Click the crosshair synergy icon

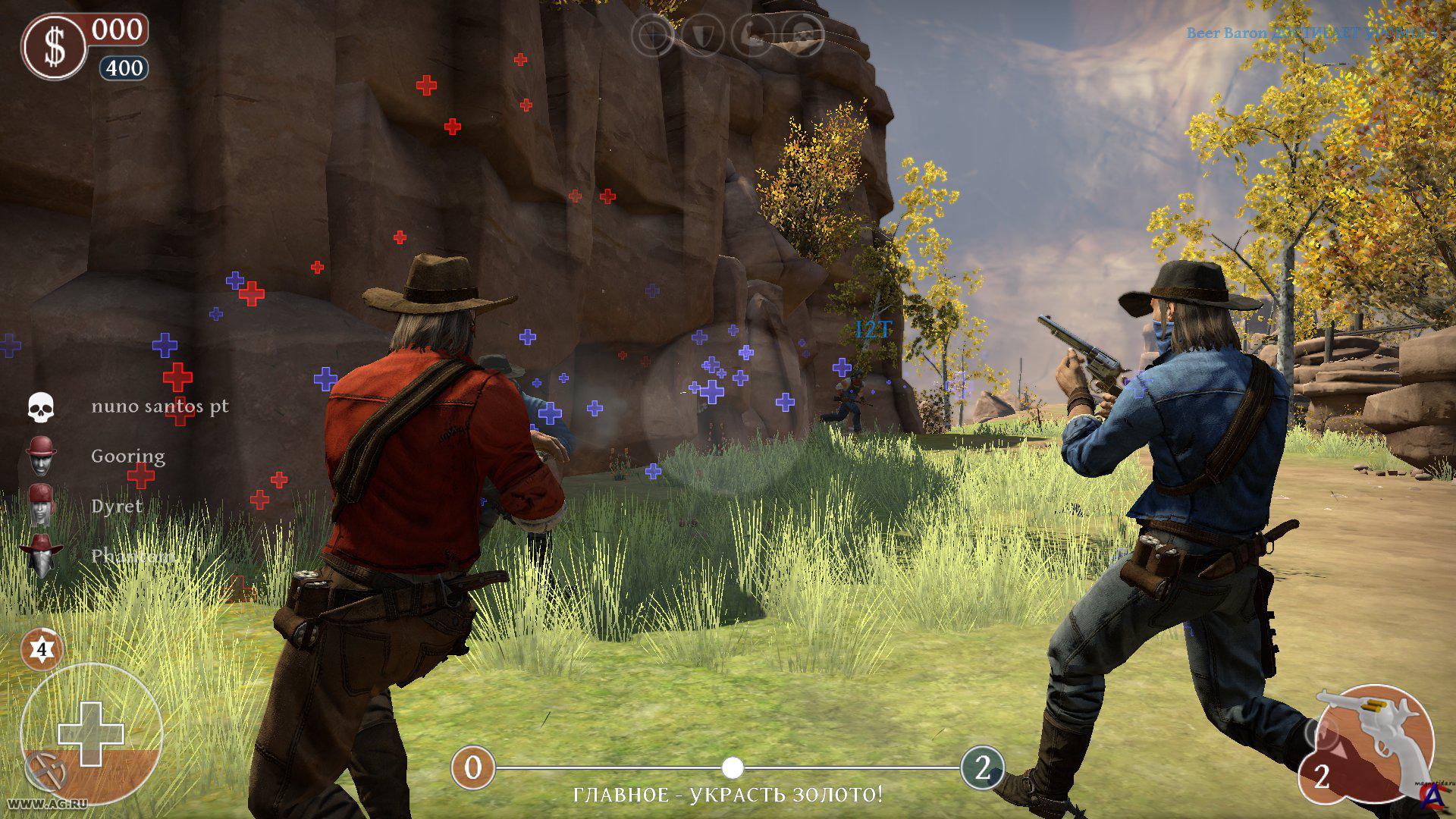click(654, 35)
